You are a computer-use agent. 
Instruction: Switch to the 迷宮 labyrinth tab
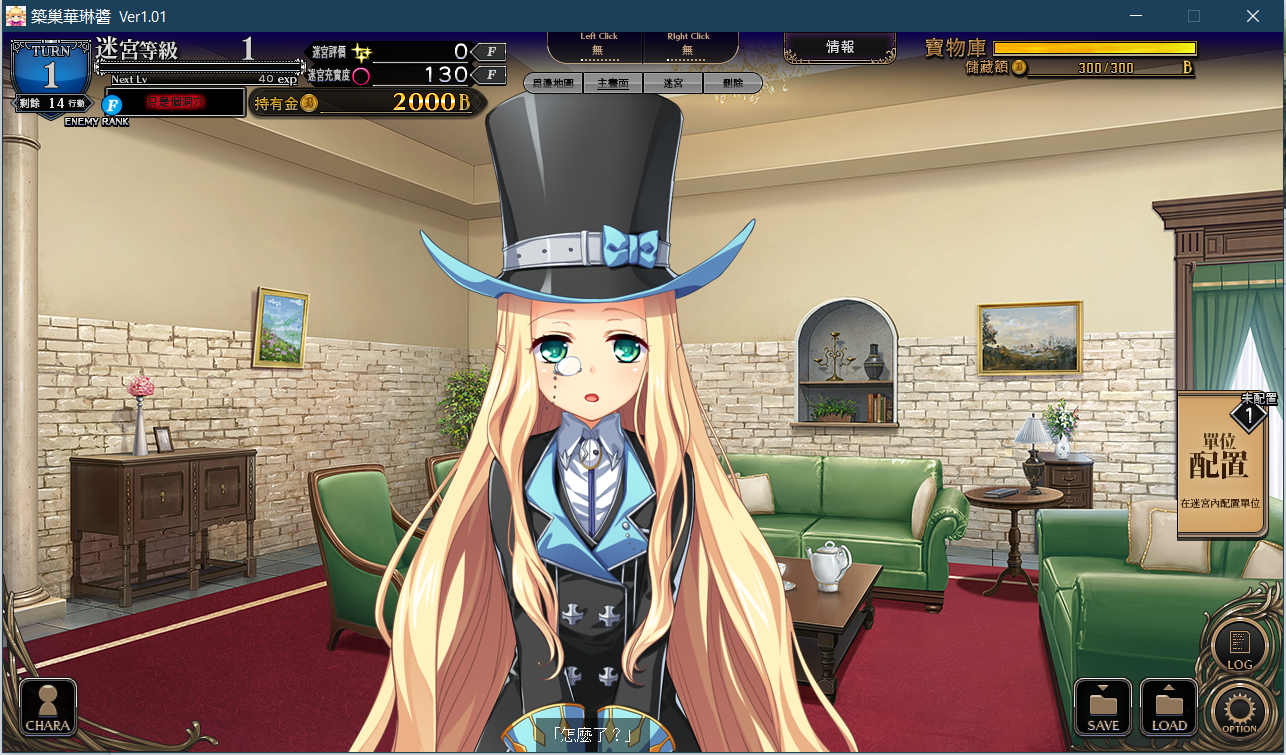tap(673, 84)
